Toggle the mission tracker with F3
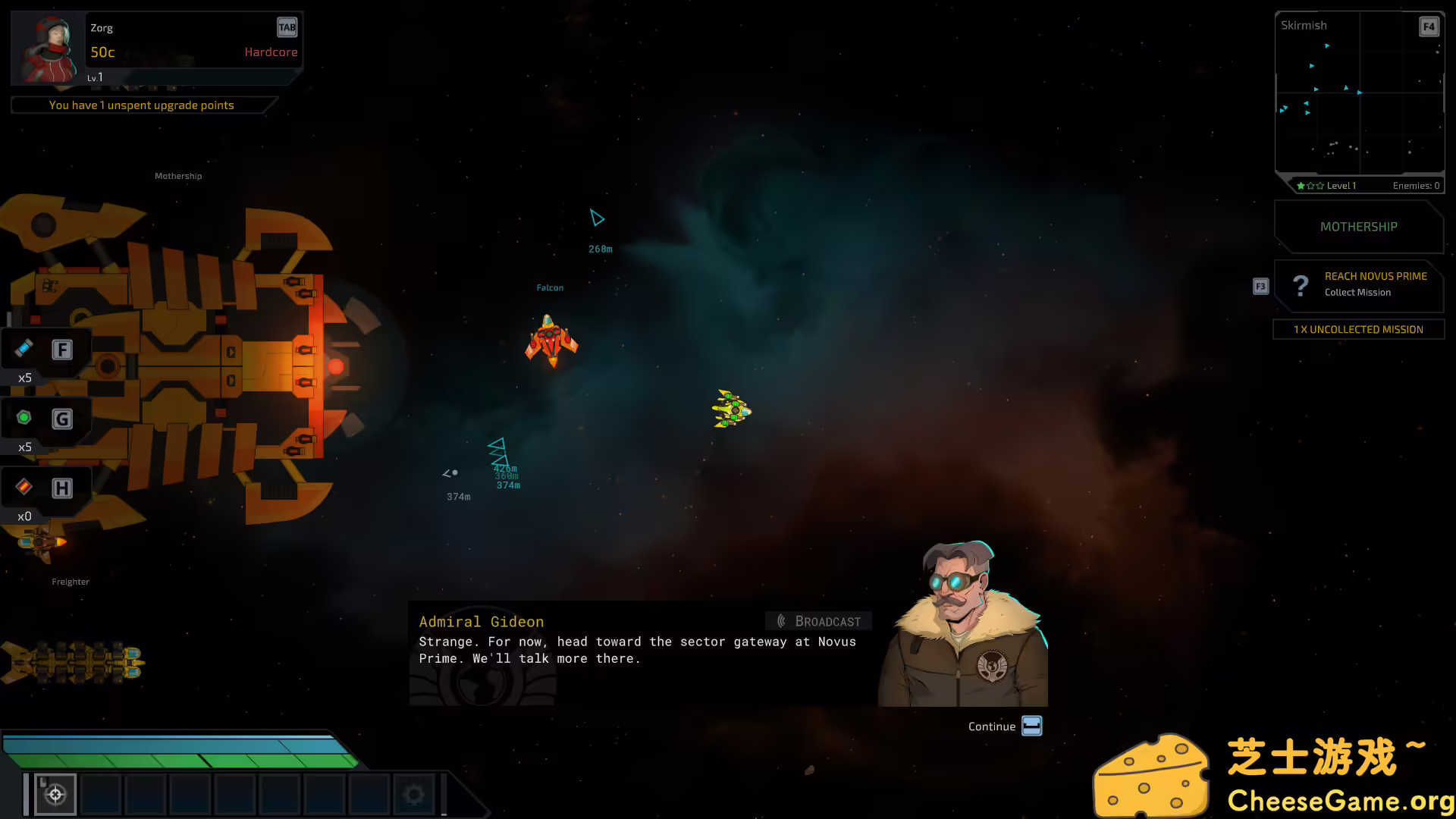Image resolution: width=1456 pixels, height=819 pixels. click(1260, 286)
